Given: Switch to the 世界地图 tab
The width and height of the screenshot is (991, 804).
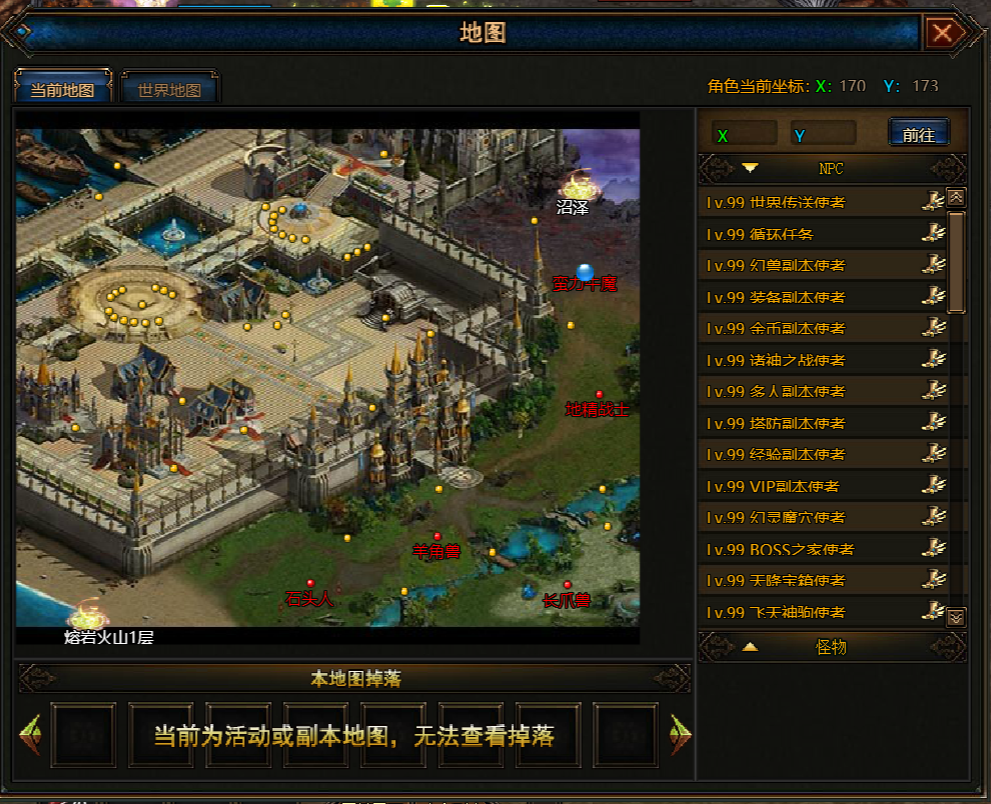Looking at the screenshot, I should pos(169,90).
